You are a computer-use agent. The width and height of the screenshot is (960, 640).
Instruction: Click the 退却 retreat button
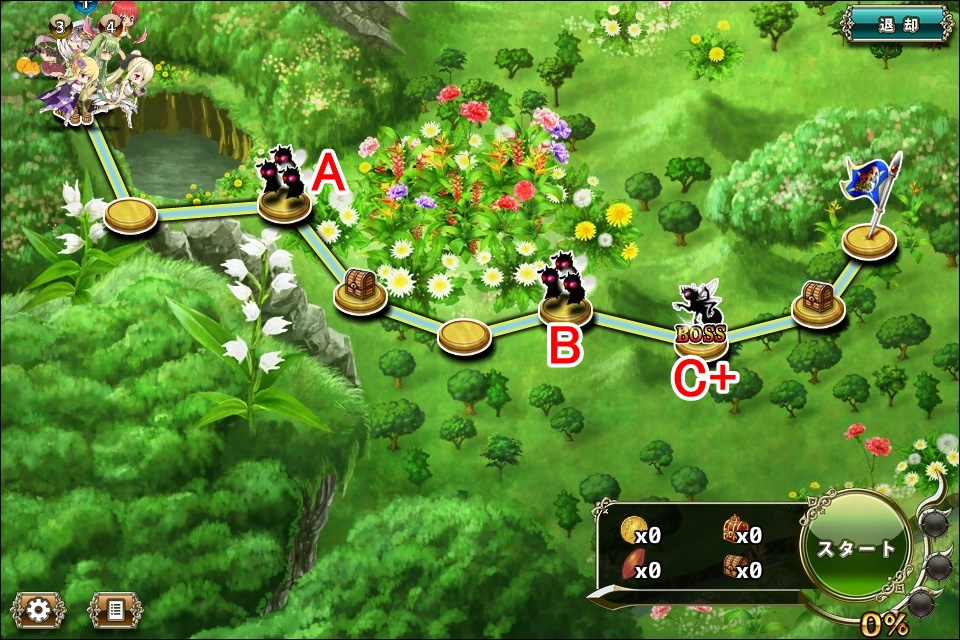895,24
